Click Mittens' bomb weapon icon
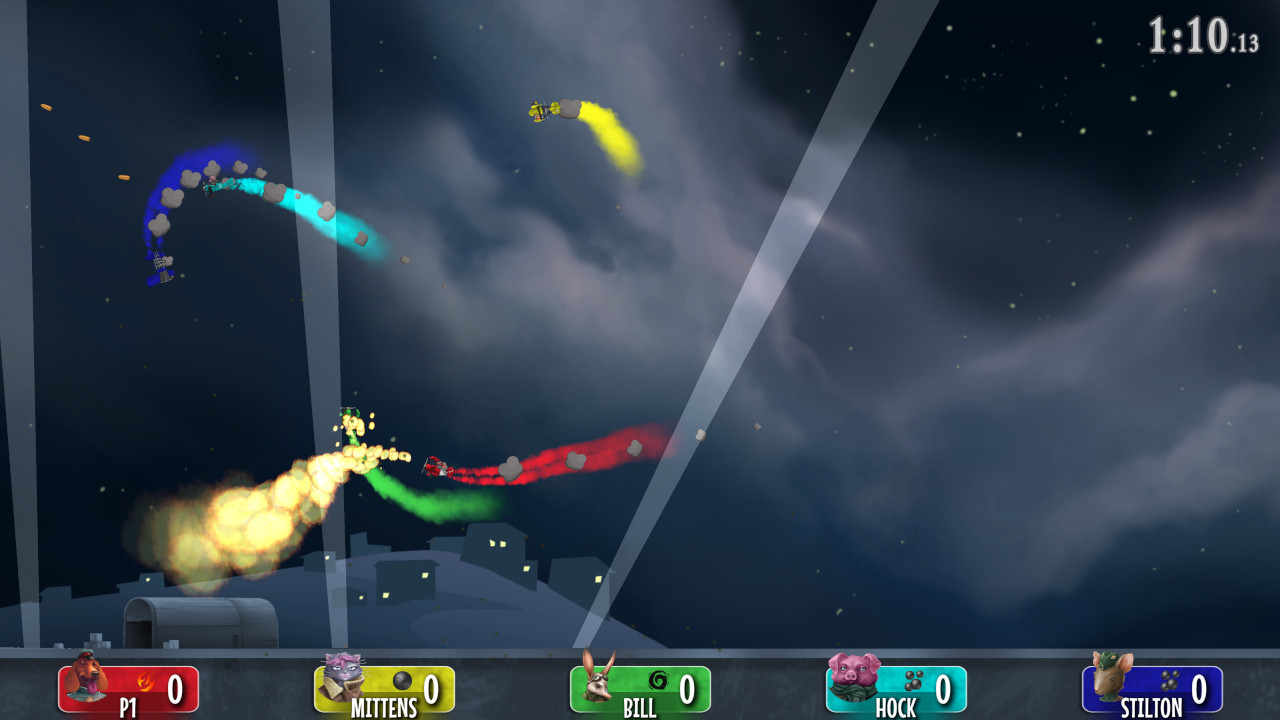1280x720 pixels. pyautogui.click(x=401, y=680)
